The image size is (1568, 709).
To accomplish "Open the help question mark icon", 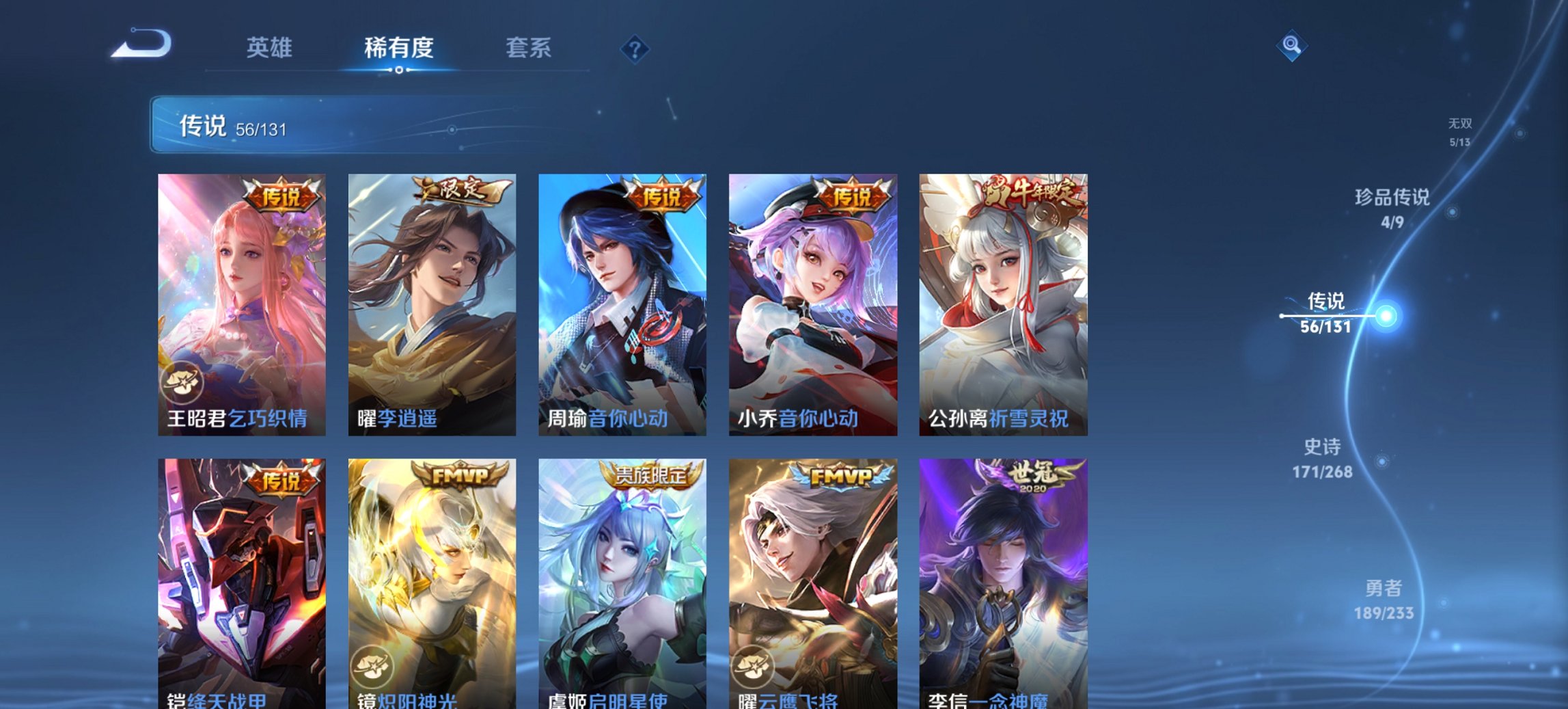I will tap(635, 49).
